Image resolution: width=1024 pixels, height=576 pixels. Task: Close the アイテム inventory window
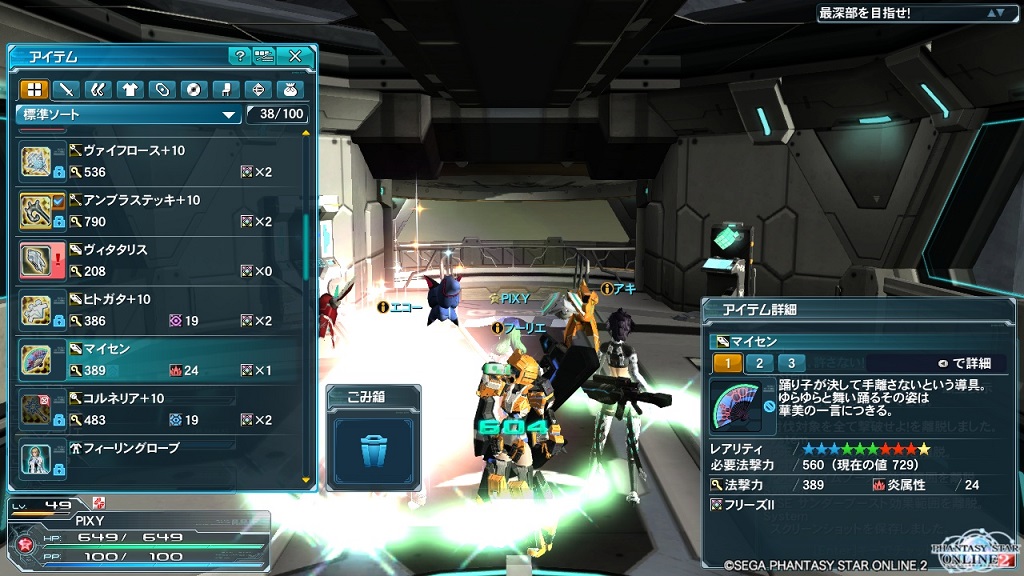pyautogui.click(x=295, y=56)
